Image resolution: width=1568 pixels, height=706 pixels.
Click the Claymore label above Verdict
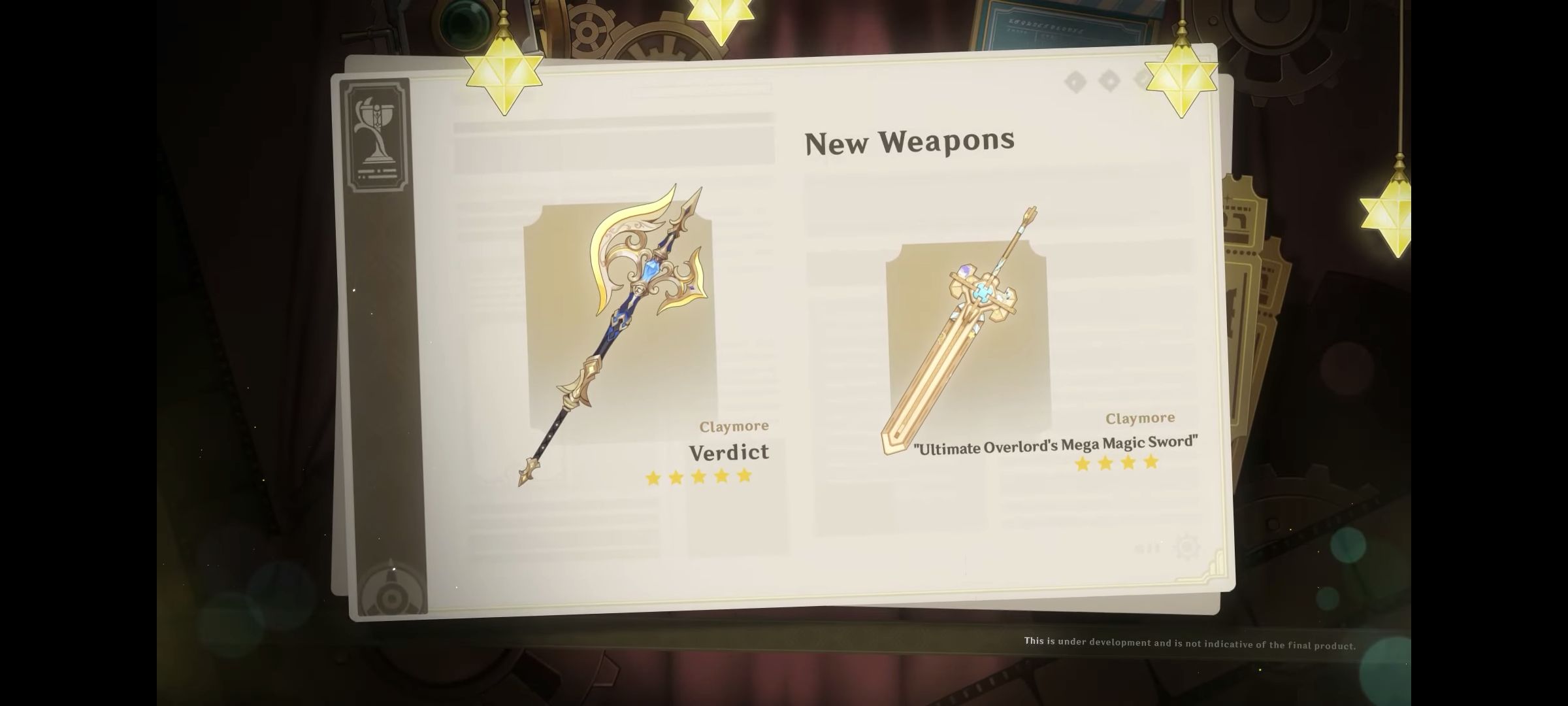click(734, 426)
